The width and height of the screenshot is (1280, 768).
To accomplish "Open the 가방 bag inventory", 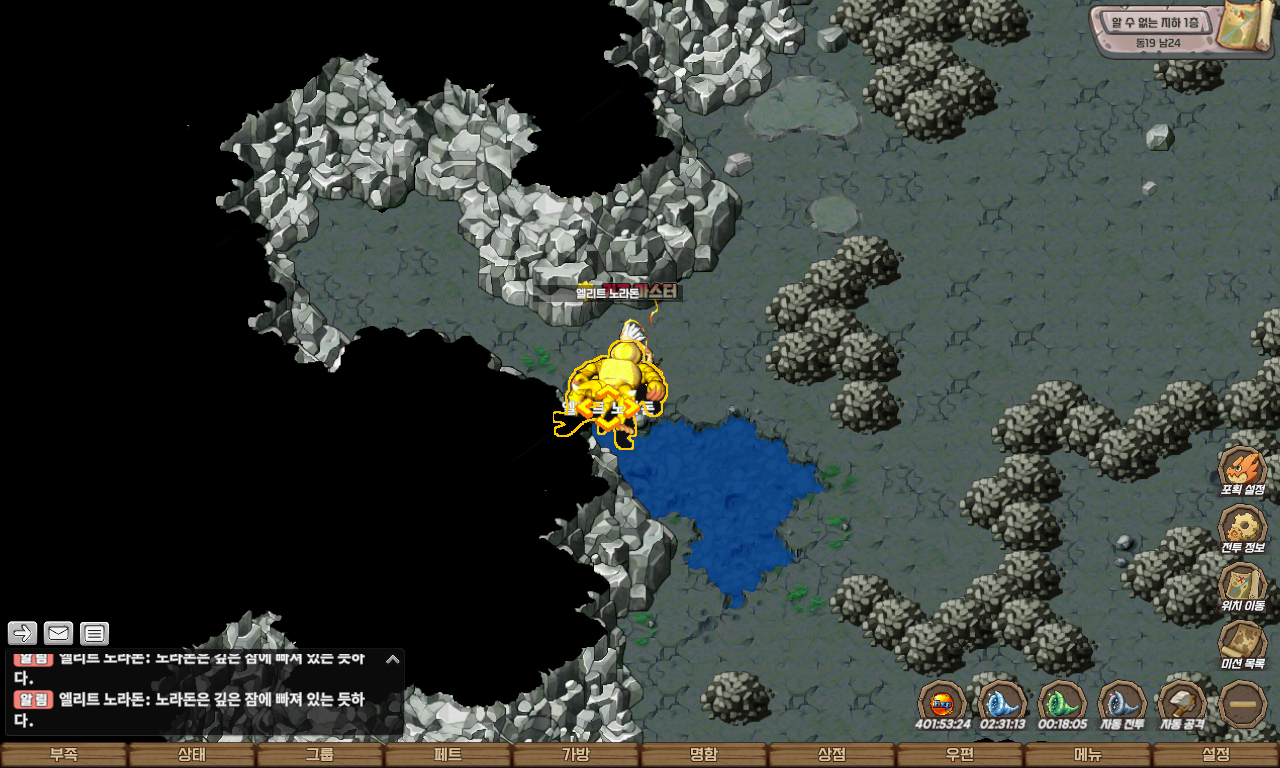I will click(576, 755).
